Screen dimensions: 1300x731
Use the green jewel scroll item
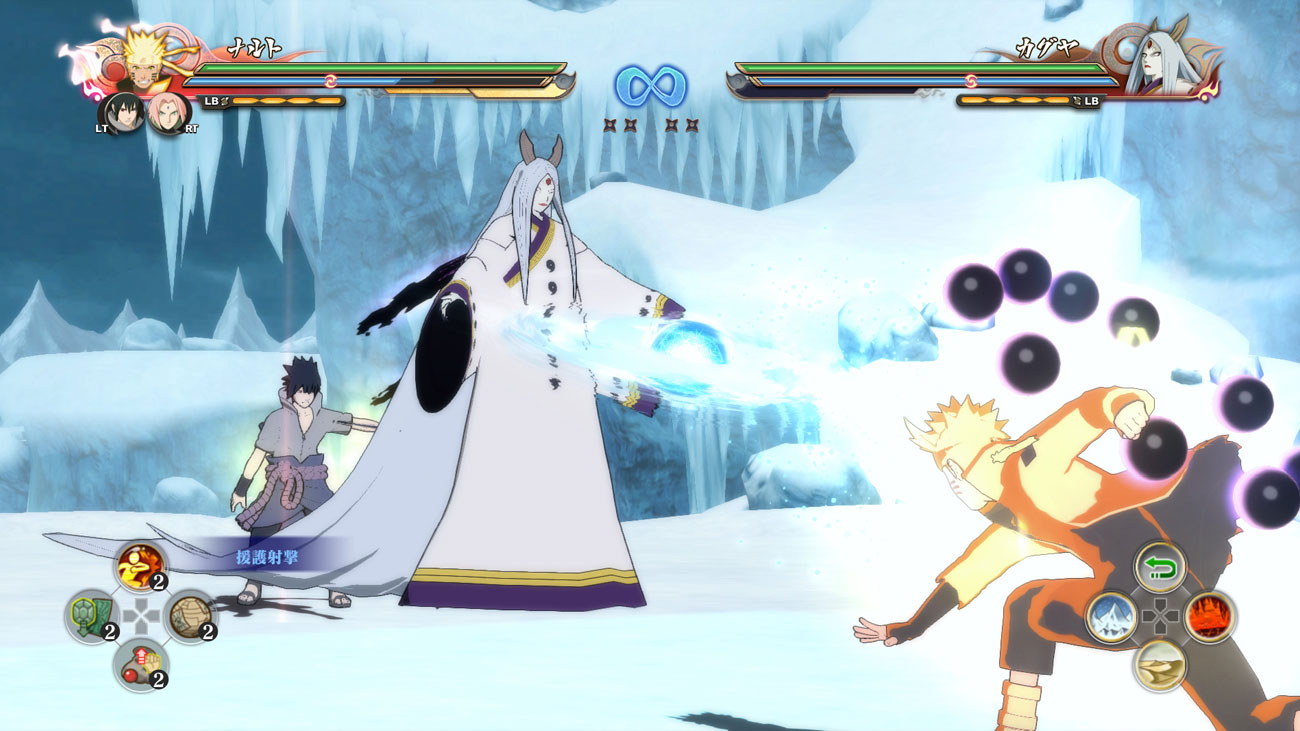tap(89, 614)
